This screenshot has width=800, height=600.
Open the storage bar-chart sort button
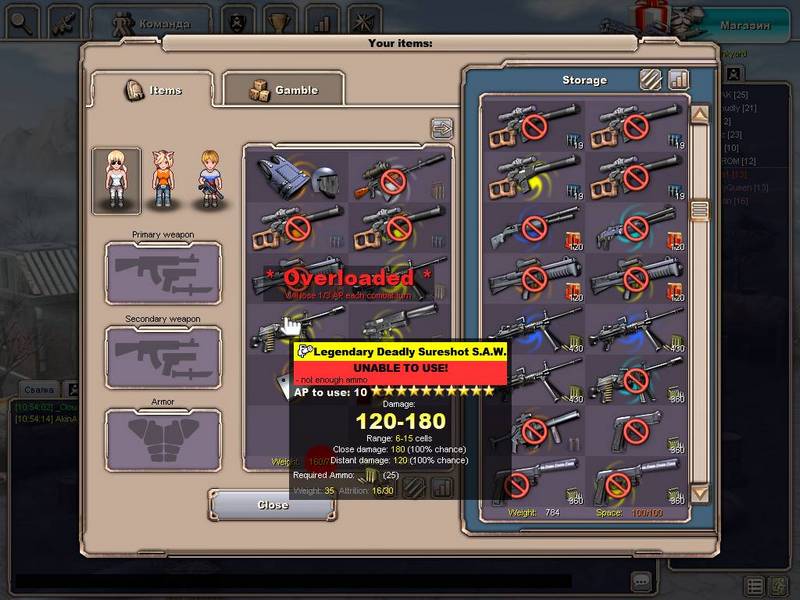(x=679, y=79)
